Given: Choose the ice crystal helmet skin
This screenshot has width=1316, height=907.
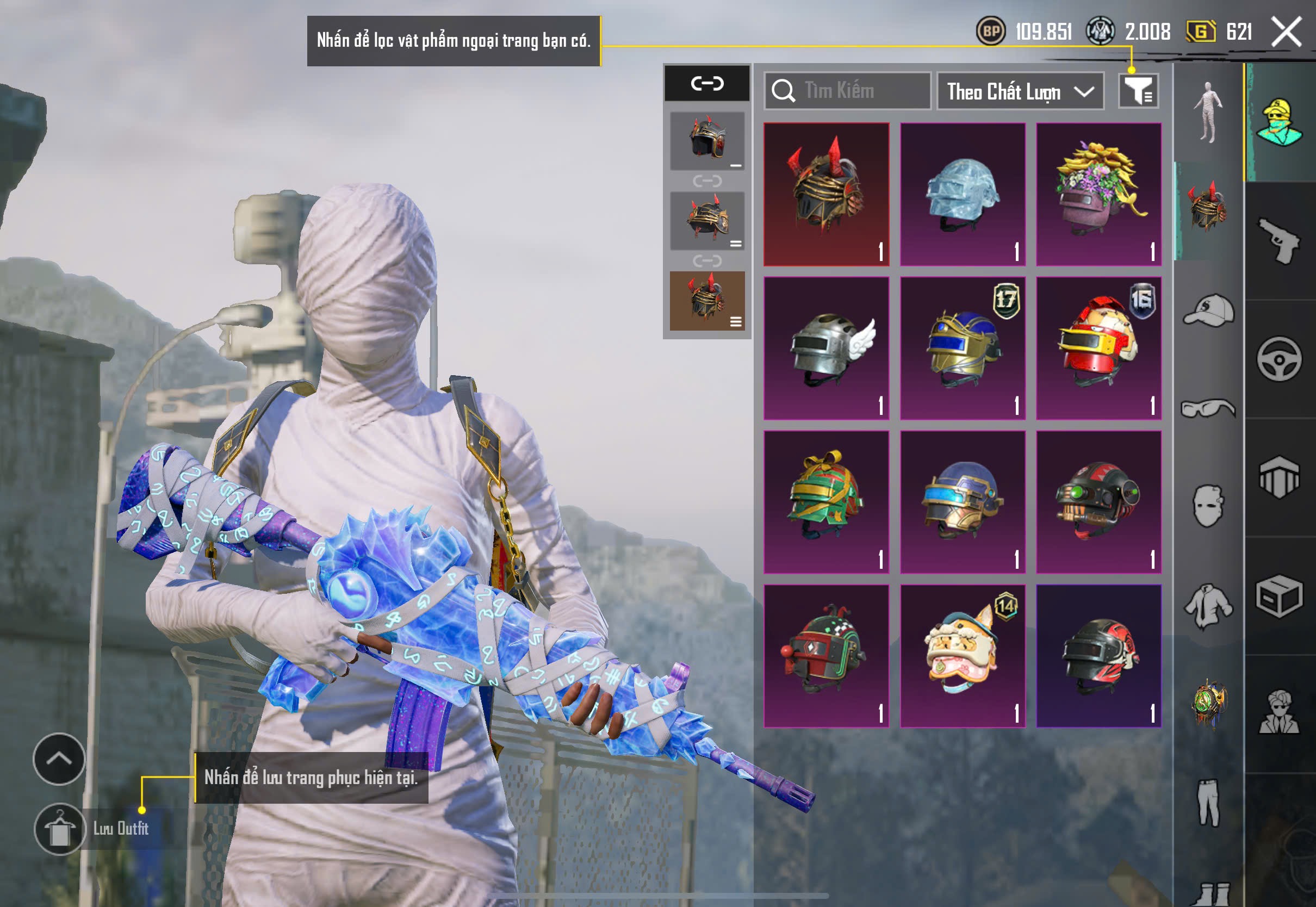Looking at the screenshot, I should pos(963,194).
